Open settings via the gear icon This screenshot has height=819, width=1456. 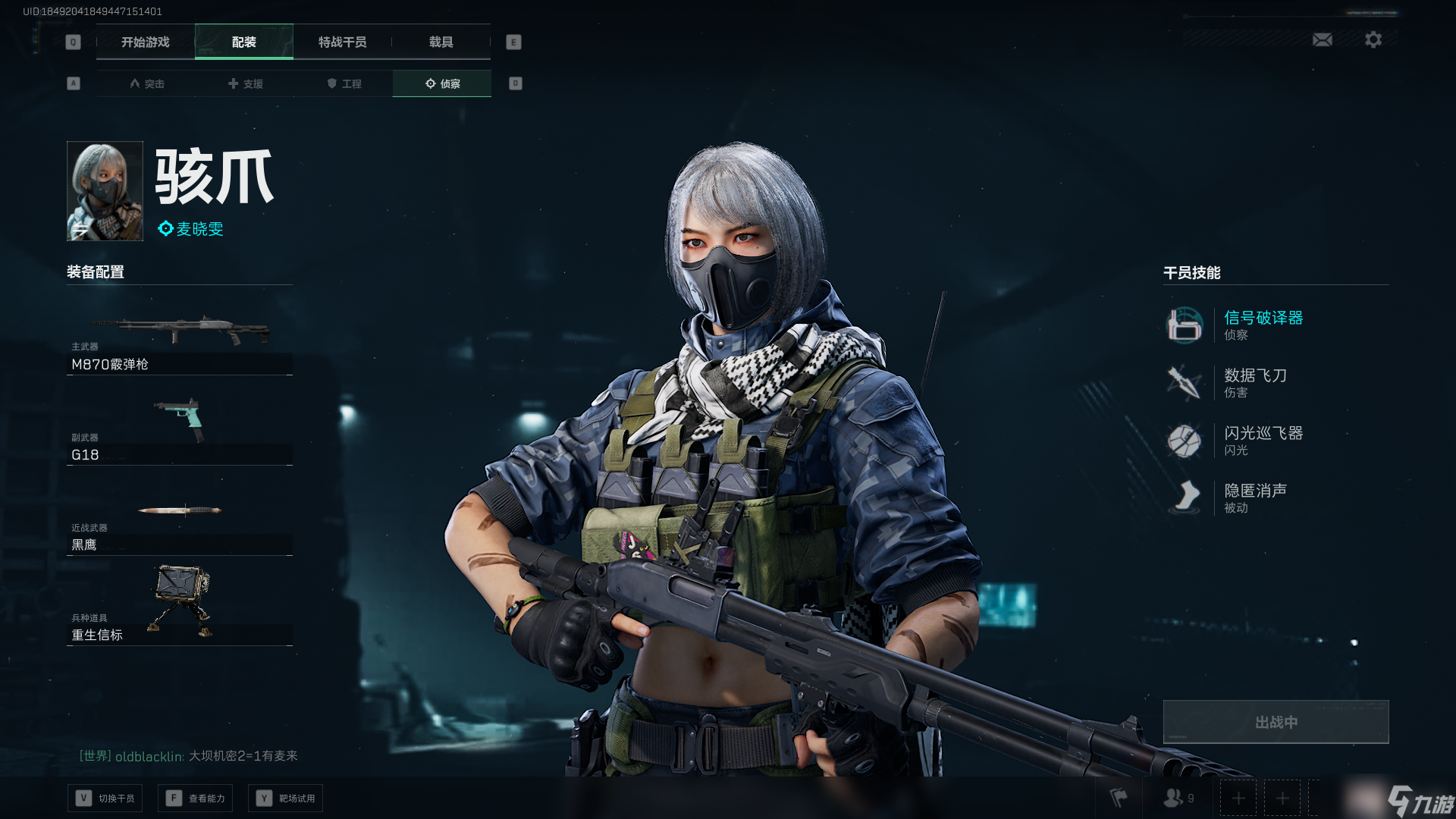click(x=1373, y=39)
